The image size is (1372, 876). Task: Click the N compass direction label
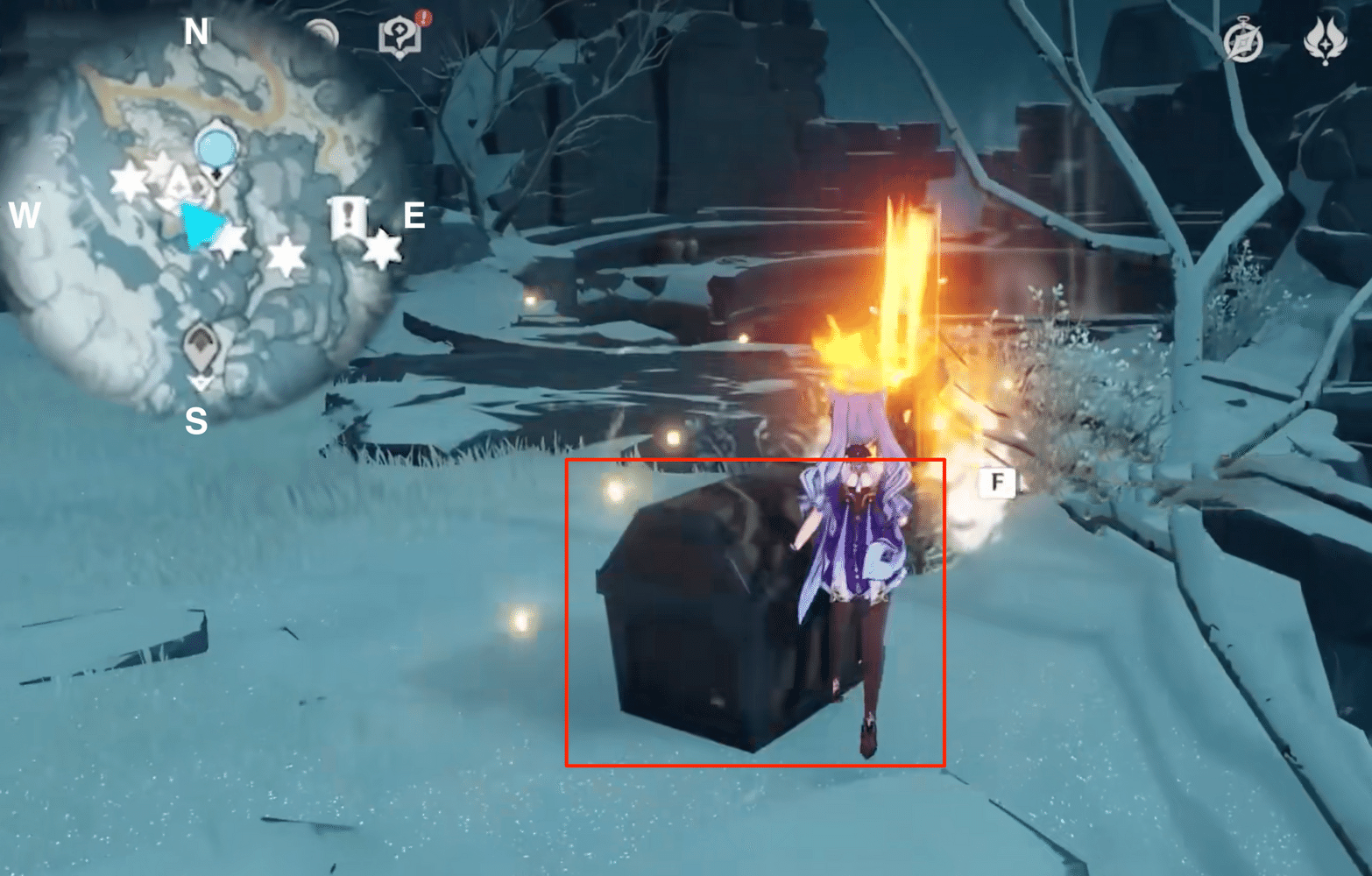tap(196, 32)
